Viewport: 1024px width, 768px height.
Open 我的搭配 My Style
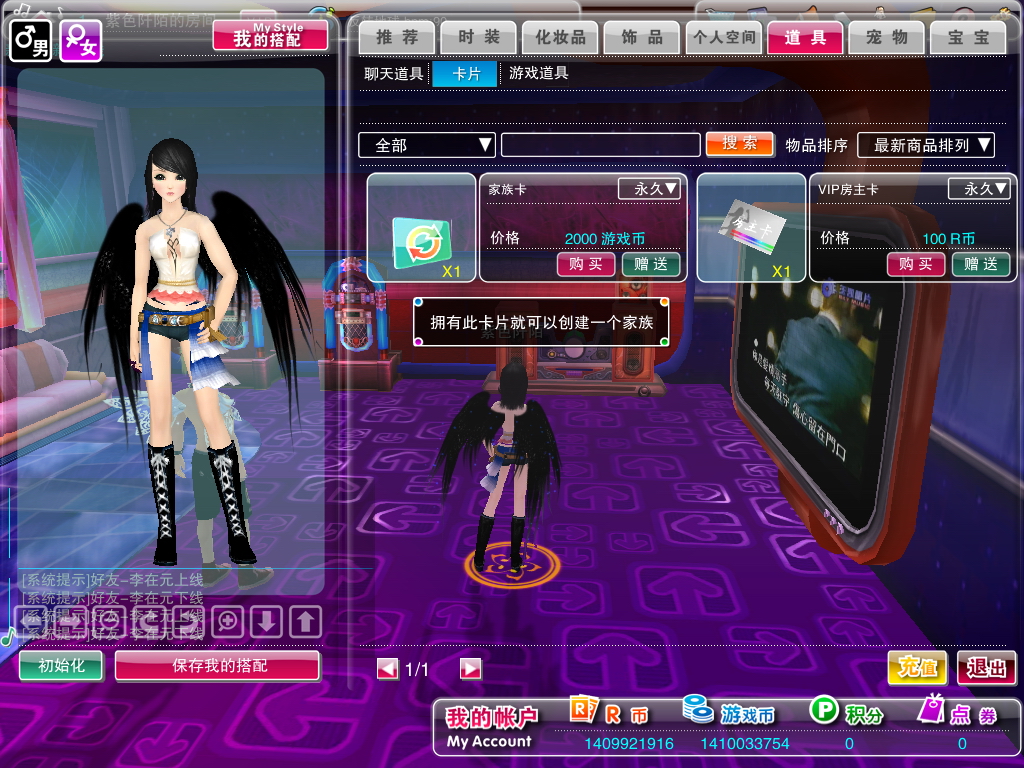click(270, 36)
